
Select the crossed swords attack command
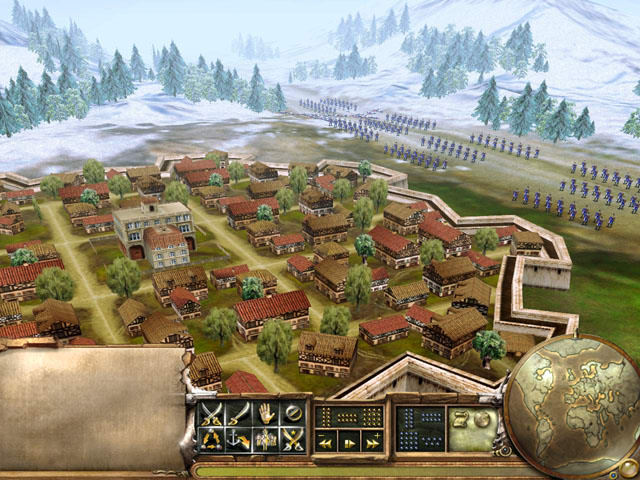click(212, 412)
